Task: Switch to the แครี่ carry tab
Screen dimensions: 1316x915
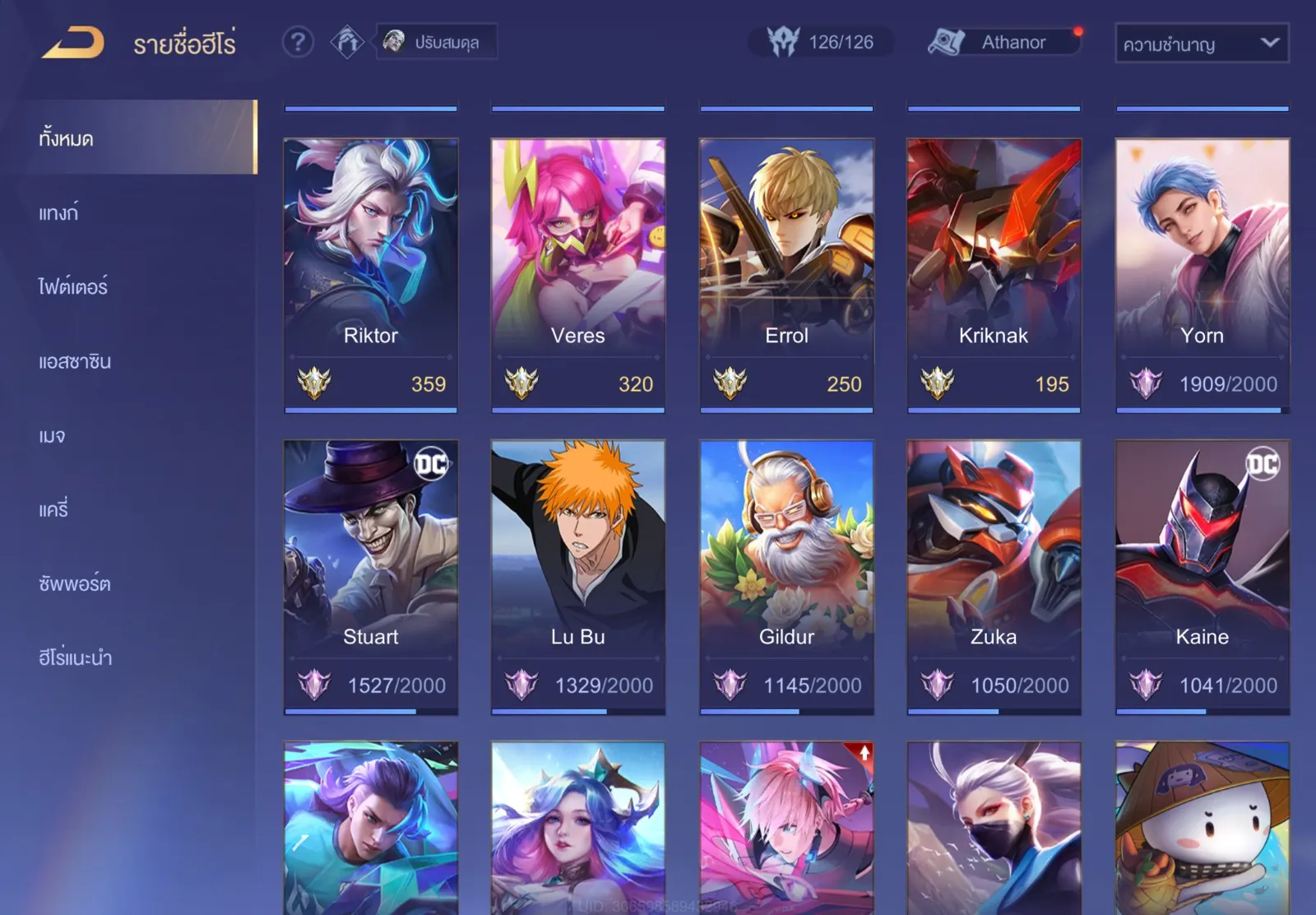Action: pos(54,509)
